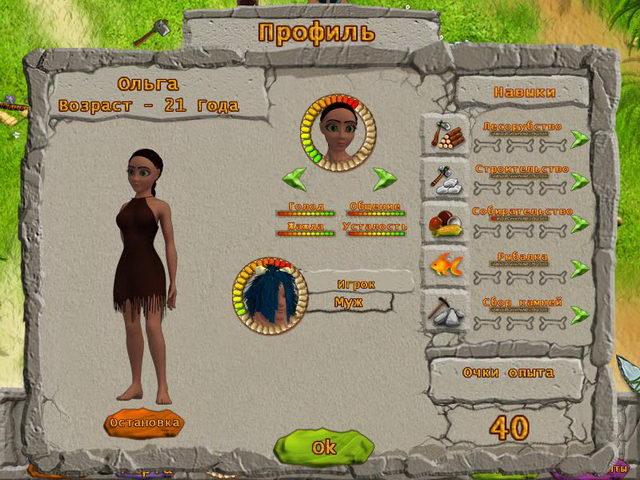
Task: Confirm the profile with the green ok button
Action: coord(323,447)
